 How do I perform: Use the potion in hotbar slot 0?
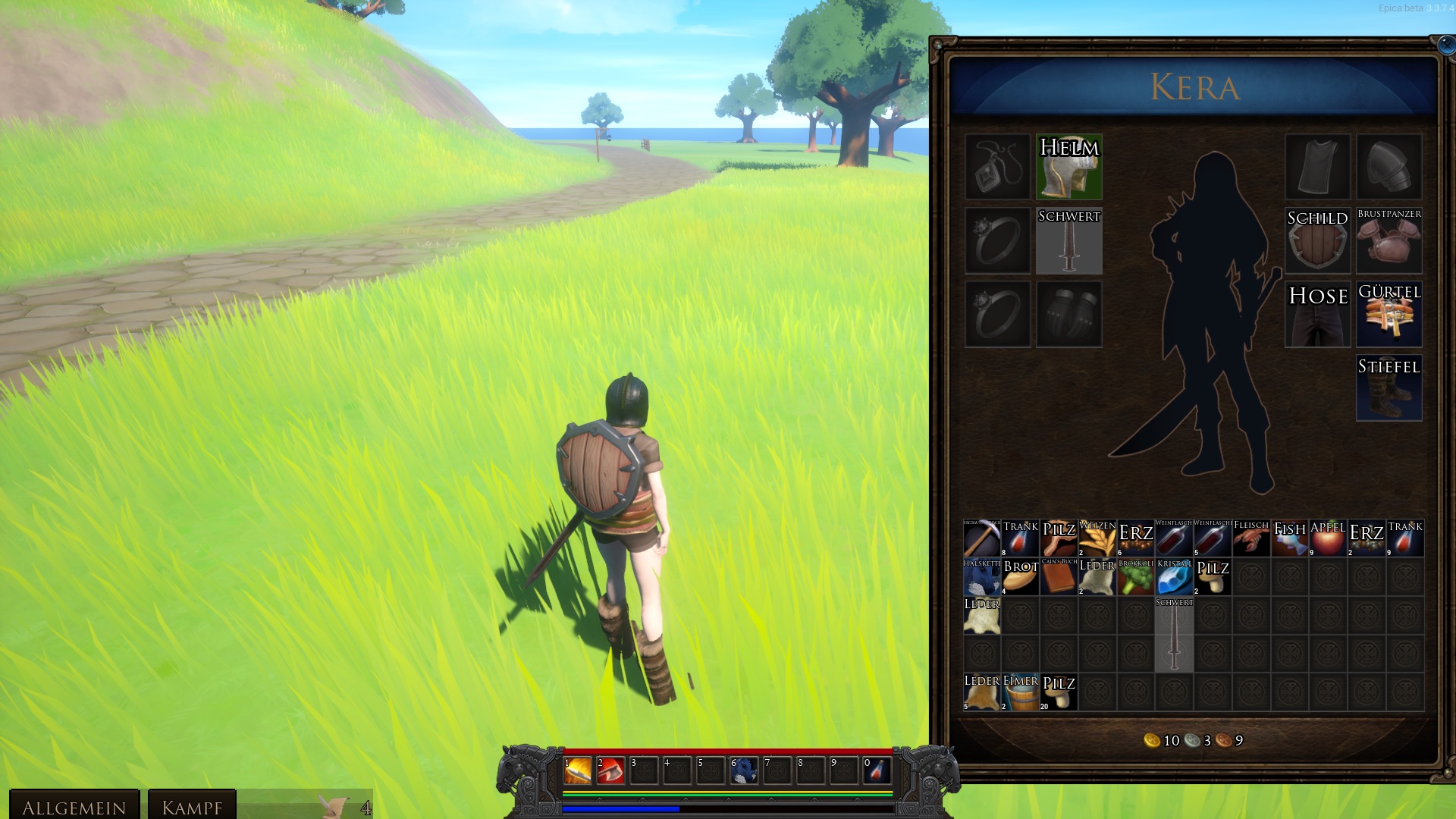877,770
